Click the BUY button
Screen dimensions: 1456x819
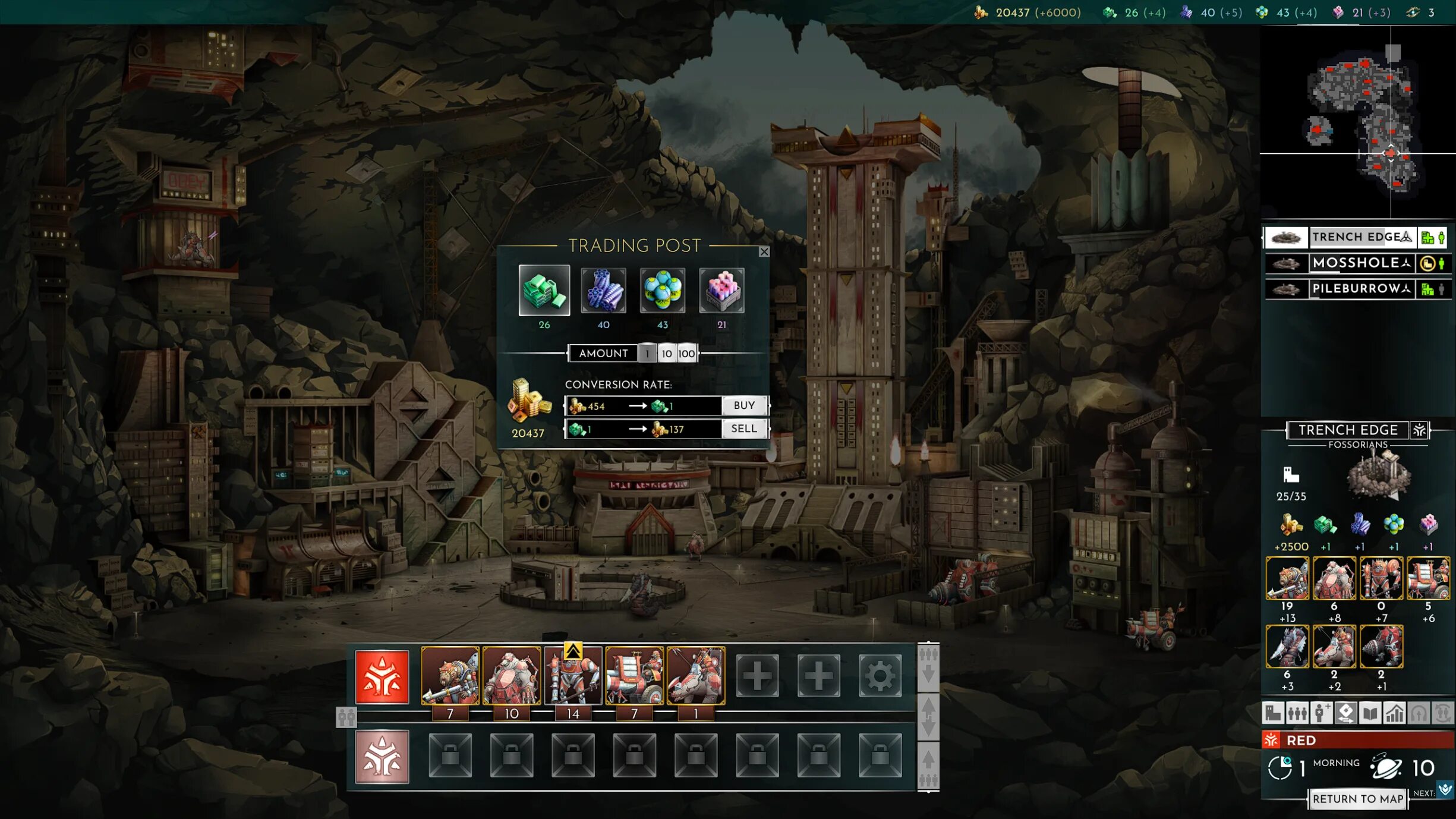click(744, 405)
